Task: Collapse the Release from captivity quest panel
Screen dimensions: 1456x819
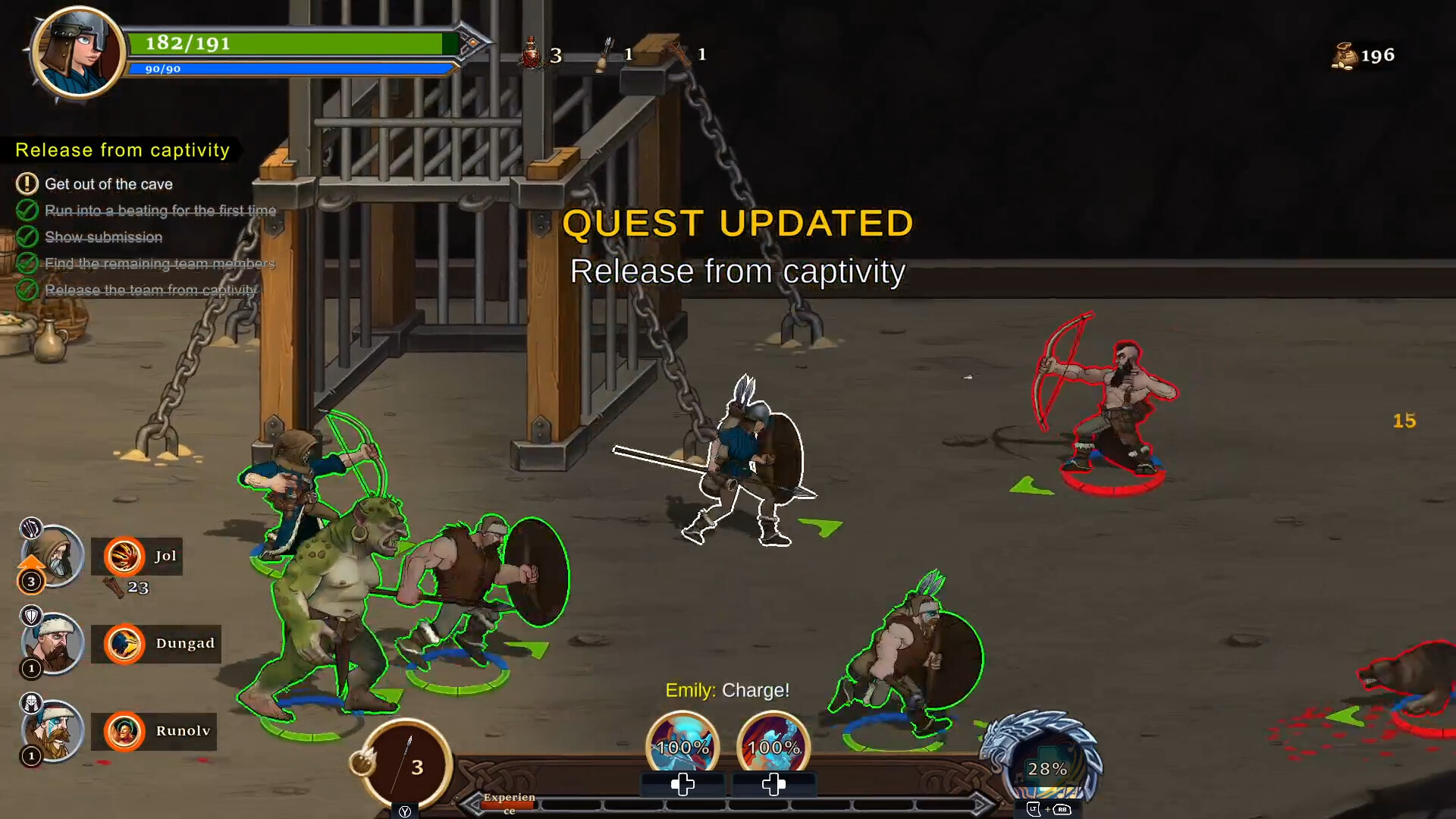Action: (121, 149)
